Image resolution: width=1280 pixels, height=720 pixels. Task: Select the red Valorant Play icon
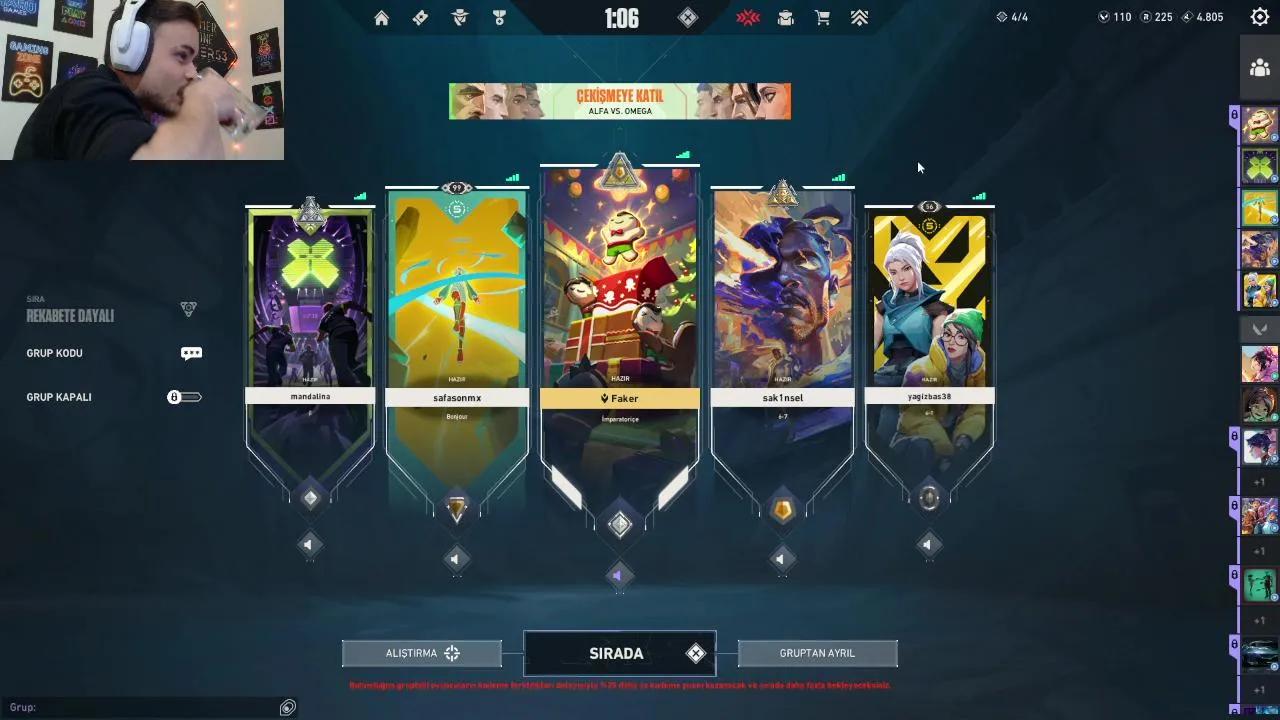point(748,17)
